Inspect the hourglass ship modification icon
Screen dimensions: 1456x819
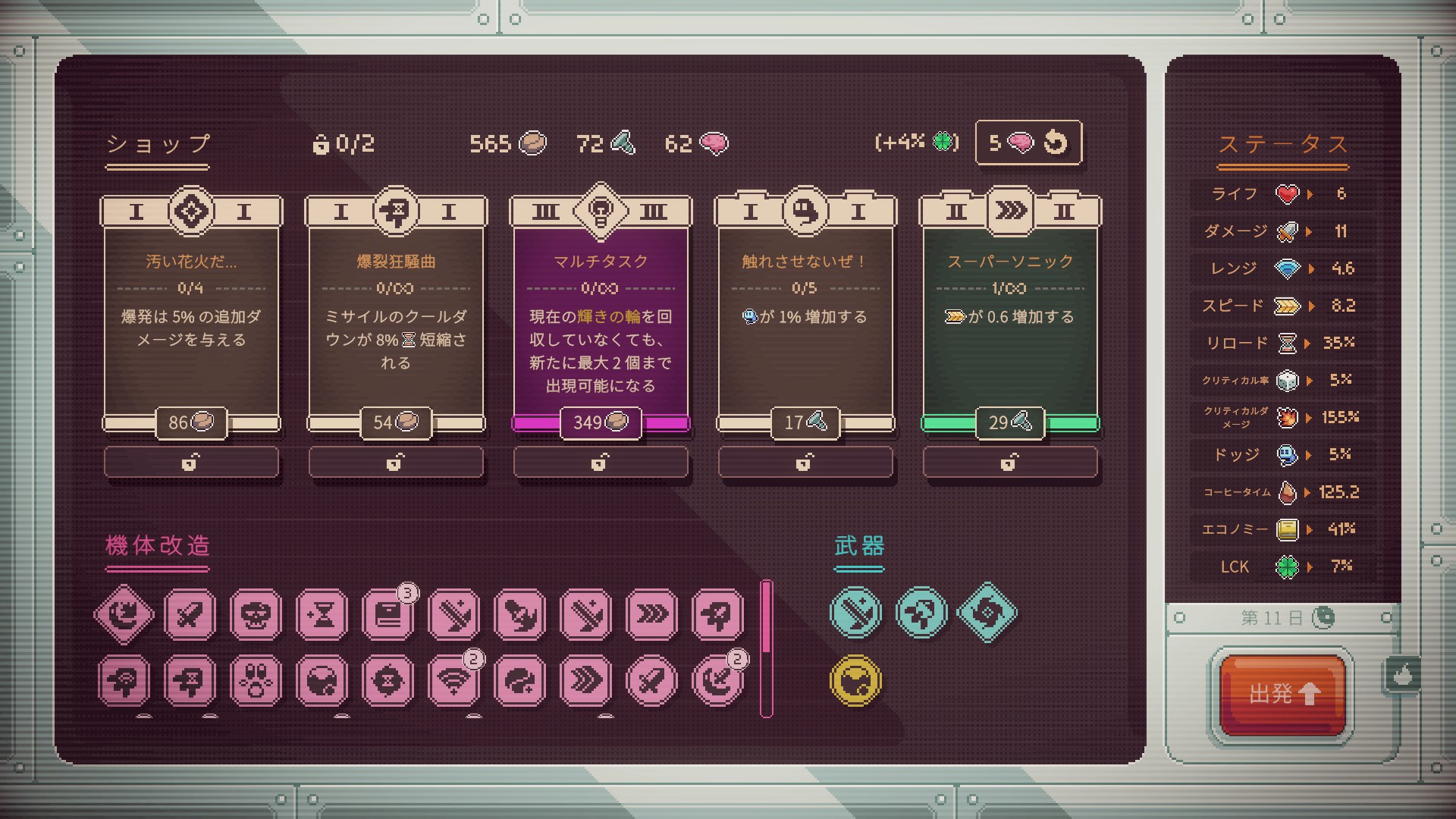[x=322, y=614]
